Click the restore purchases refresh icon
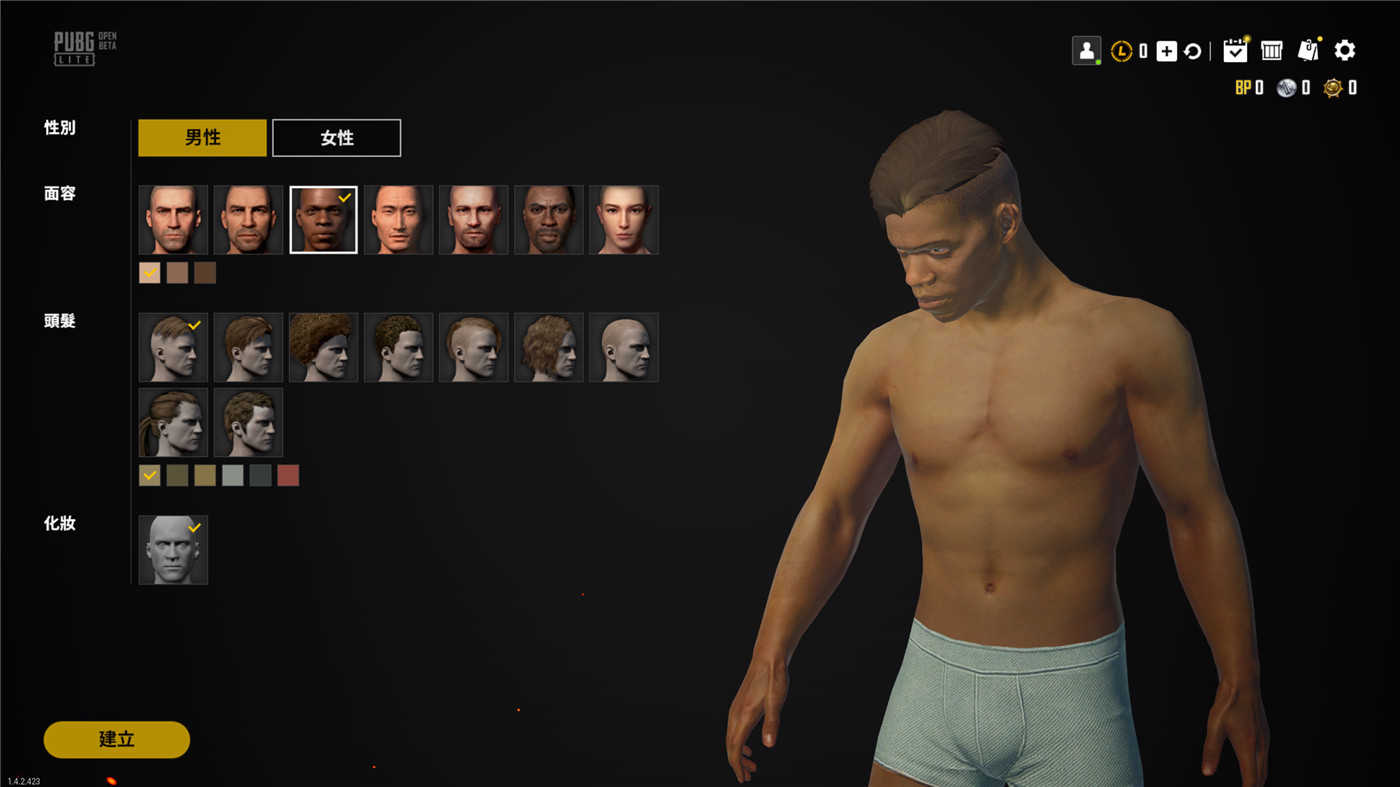The width and height of the screenshot is (1400, 787). (1193, 49)
